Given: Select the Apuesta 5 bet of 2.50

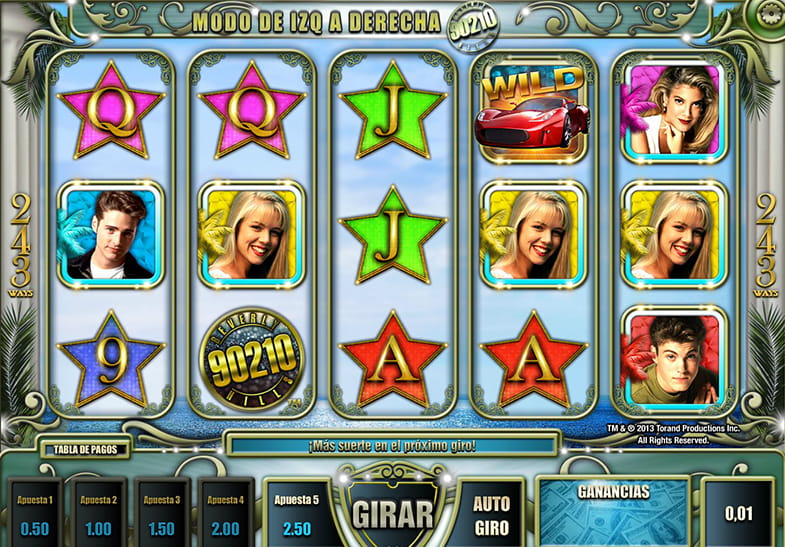Looking at the screenshot, I should pyautogui.click(x=296, y=514).
